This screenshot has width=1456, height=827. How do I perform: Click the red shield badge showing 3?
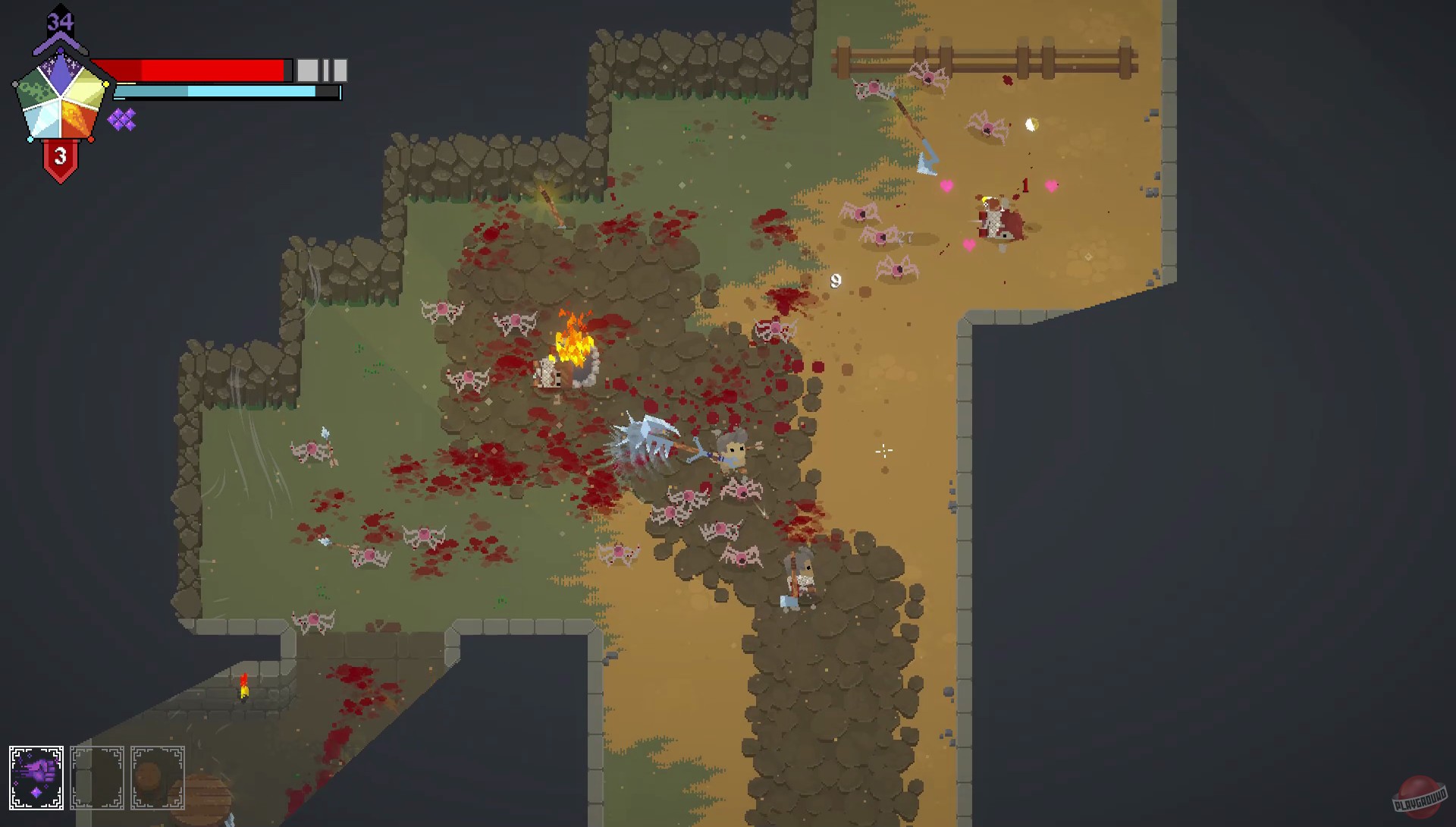pos(59,156)
